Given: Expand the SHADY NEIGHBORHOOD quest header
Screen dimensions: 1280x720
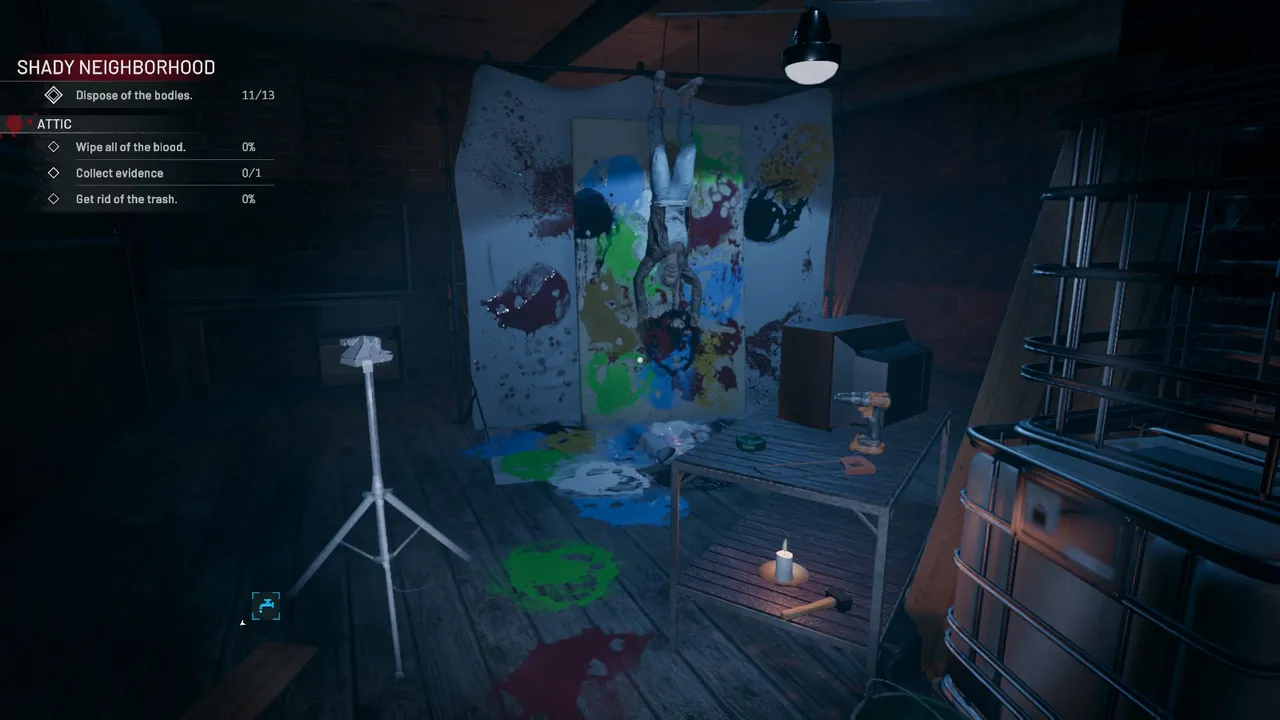Looking at the screenshot, I should [115, 67].
